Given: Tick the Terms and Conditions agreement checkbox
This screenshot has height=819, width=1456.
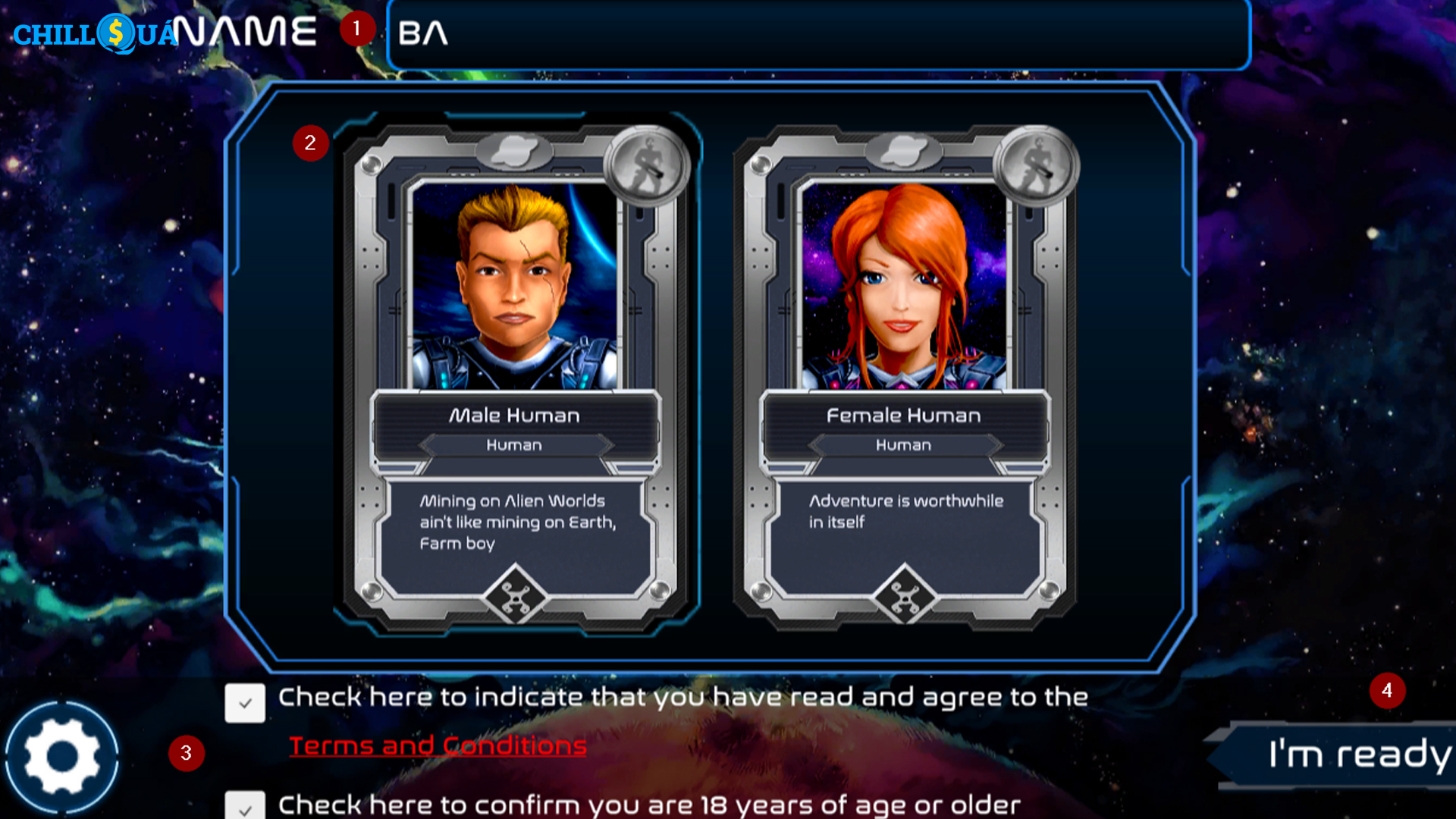Looking at the screenshot, I should [245, 703].
